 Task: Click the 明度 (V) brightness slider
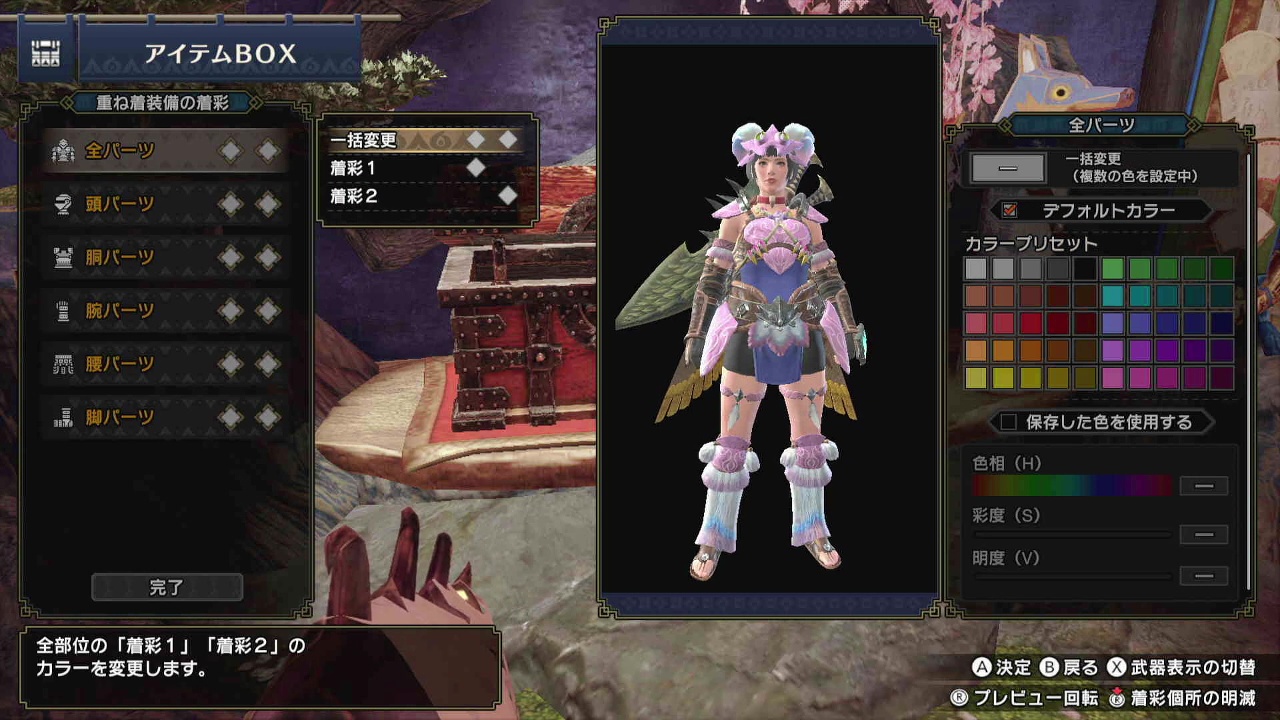(x=1071, y=576)
